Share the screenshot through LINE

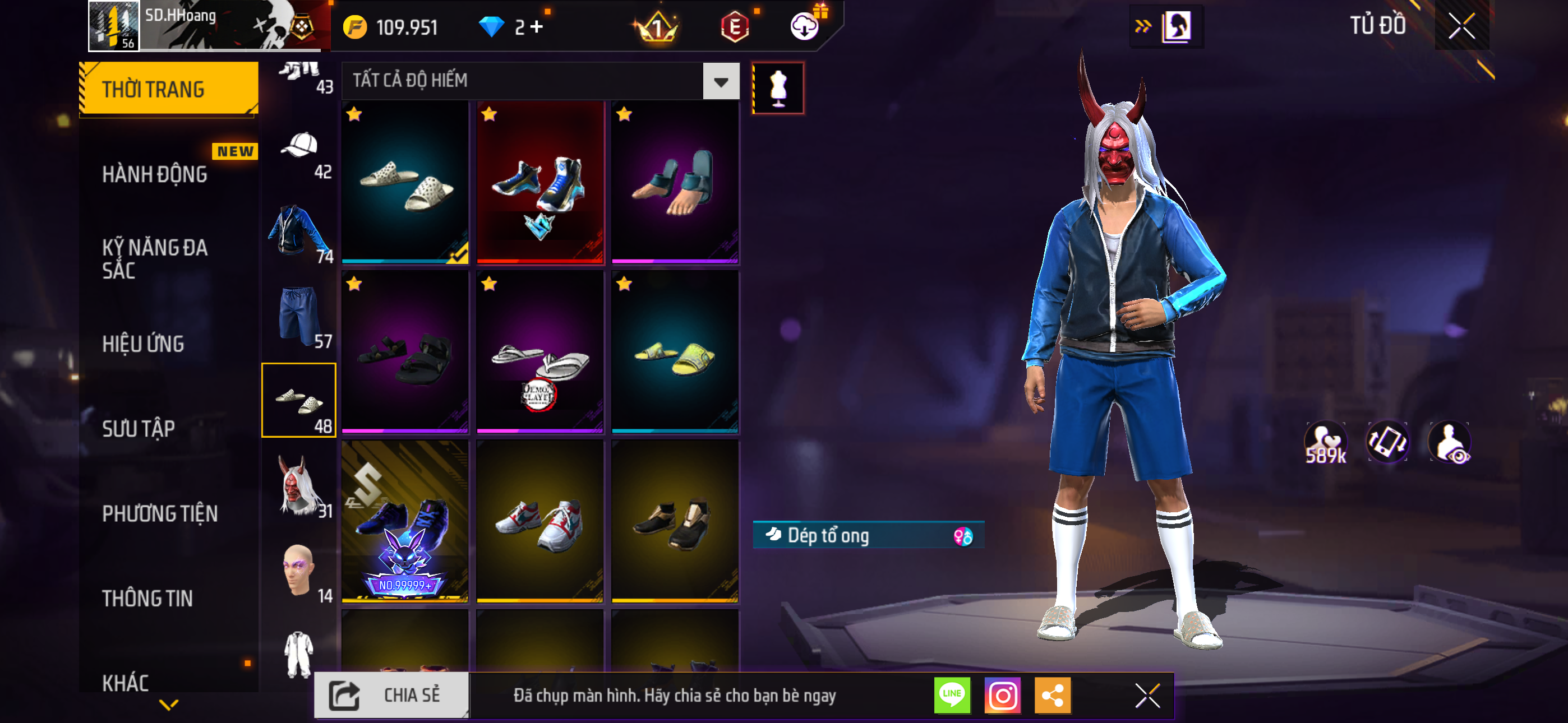[x=952, y=696]
